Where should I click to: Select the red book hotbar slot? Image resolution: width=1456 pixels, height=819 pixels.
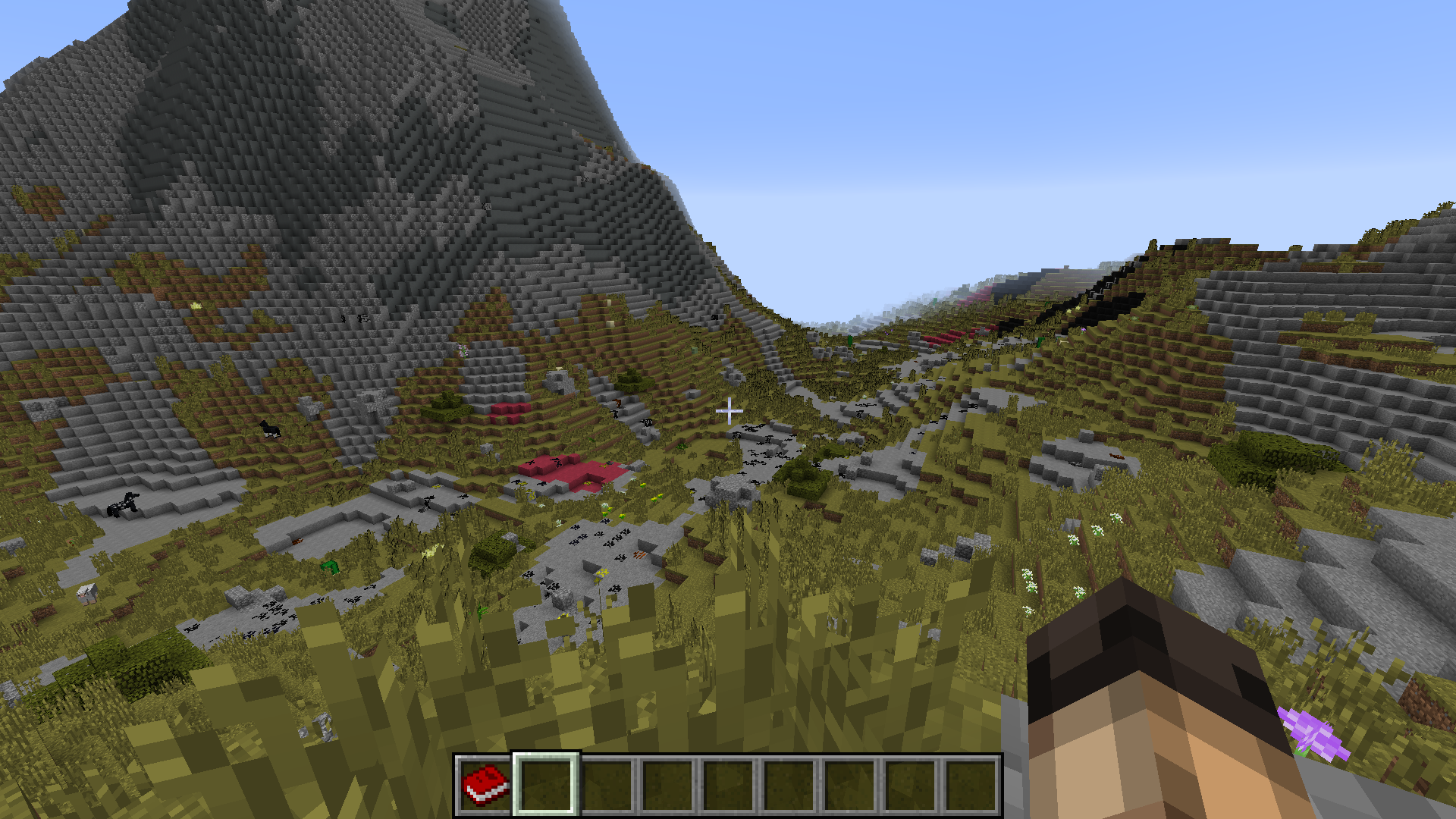(485, 785)
